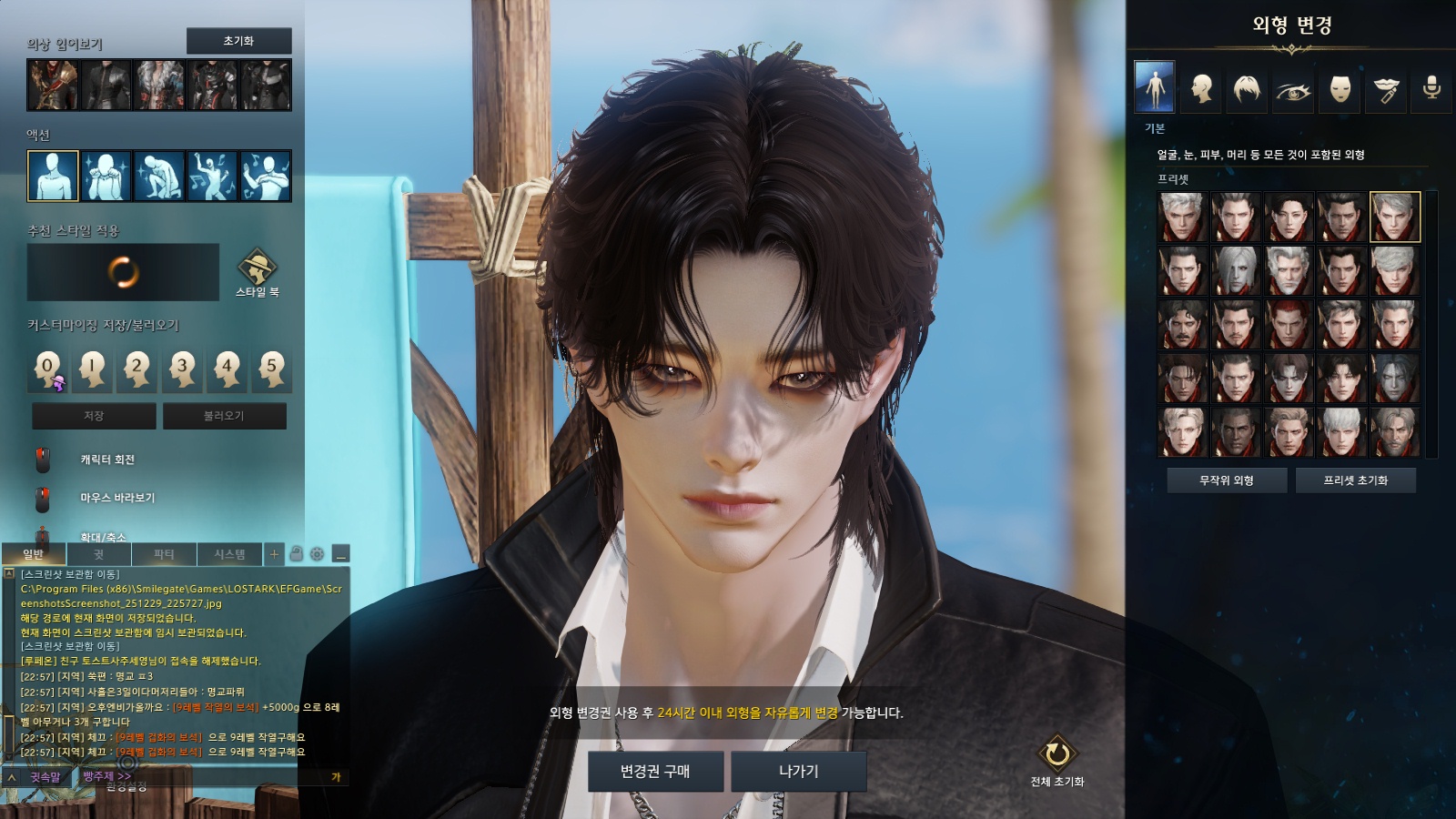Choose 무작위 외형 random appearance

1227,480
